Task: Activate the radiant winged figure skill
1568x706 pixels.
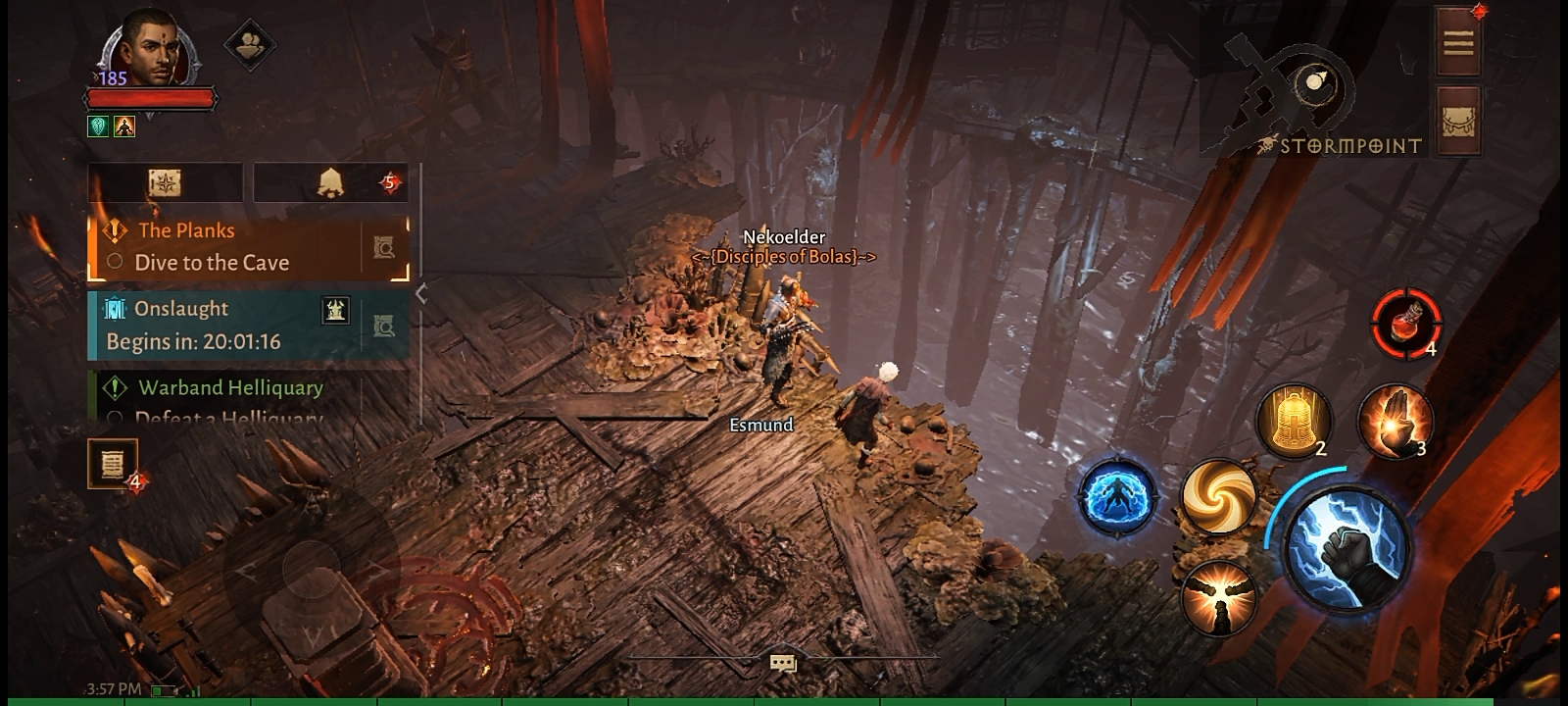Action: pos(1218,597)
